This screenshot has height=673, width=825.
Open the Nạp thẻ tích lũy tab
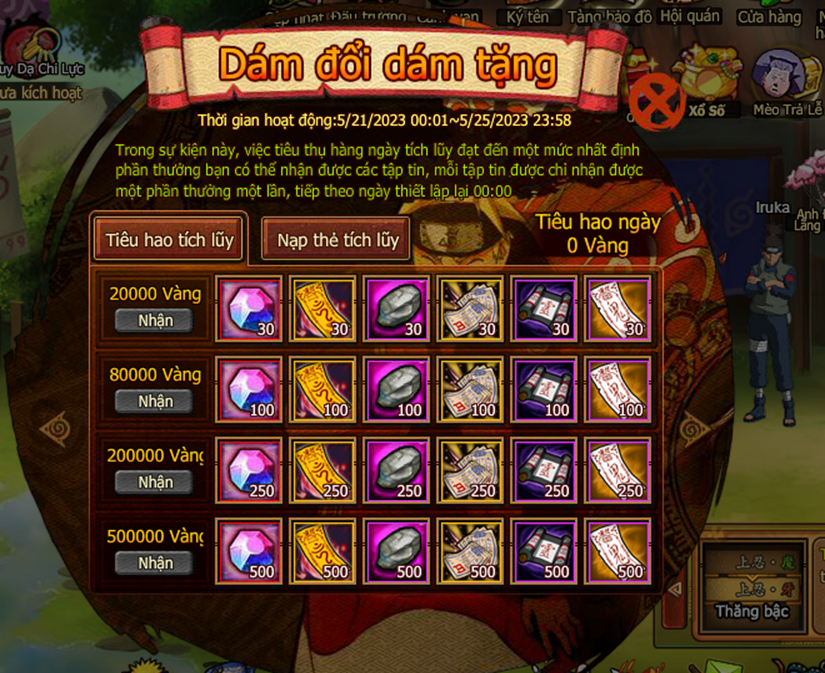337,239
